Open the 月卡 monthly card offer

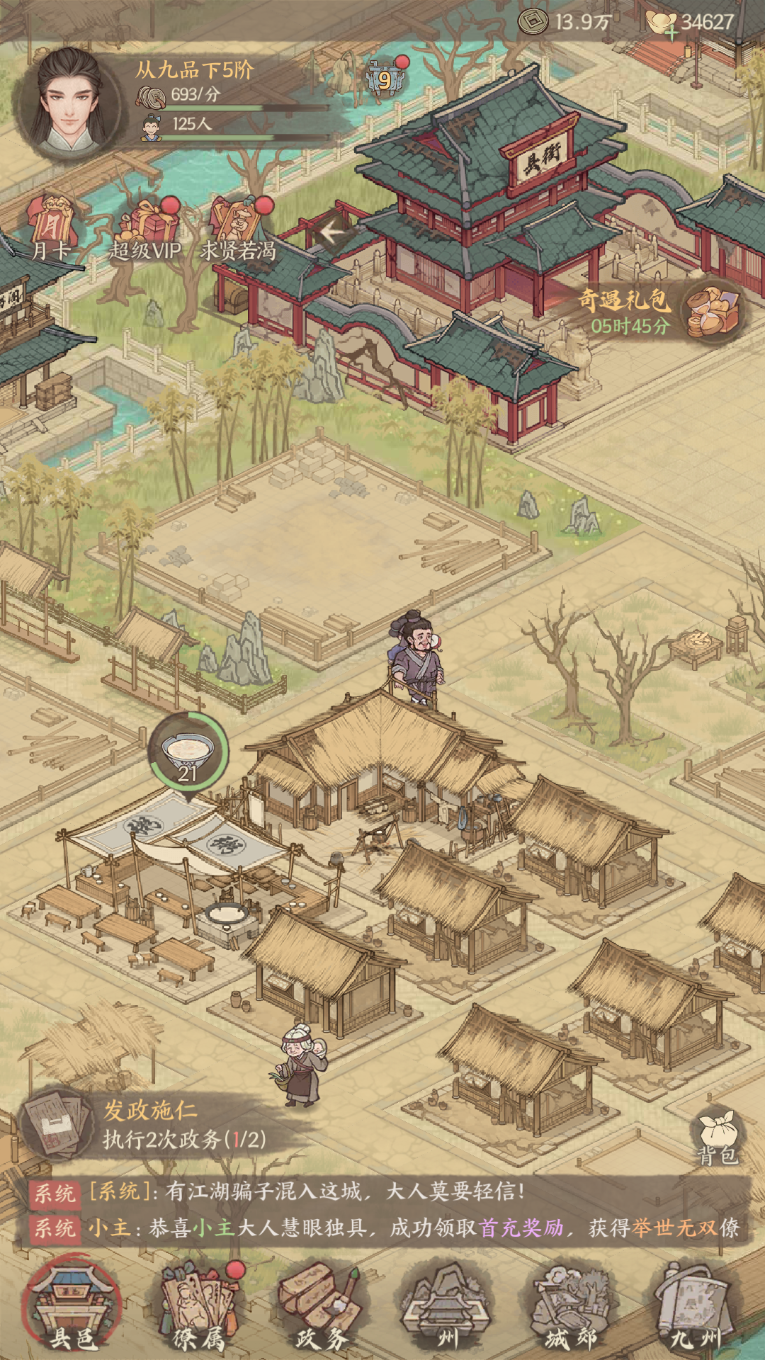point(51,226)
